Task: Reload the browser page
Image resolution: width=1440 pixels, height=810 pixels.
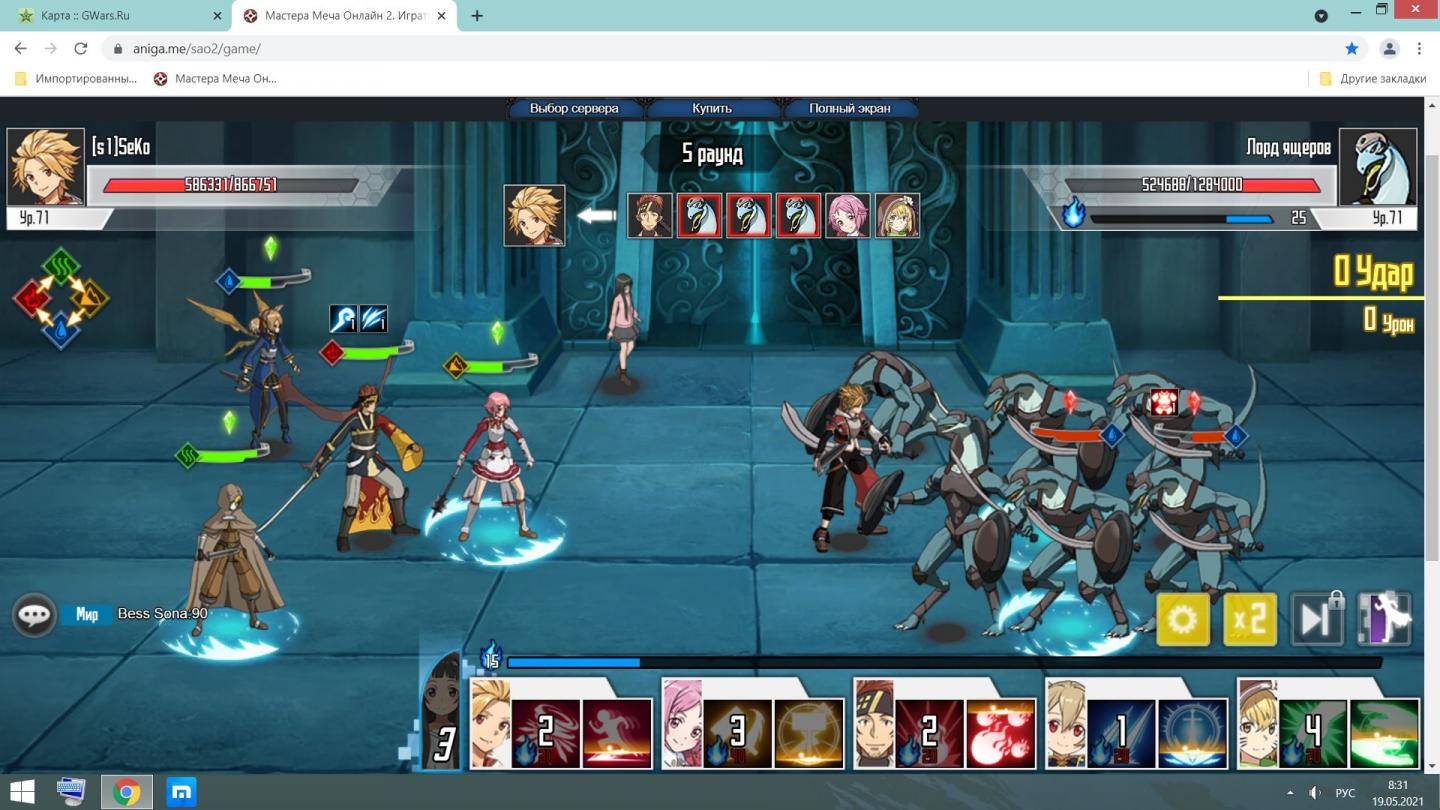Action: [x=81, y=48]
